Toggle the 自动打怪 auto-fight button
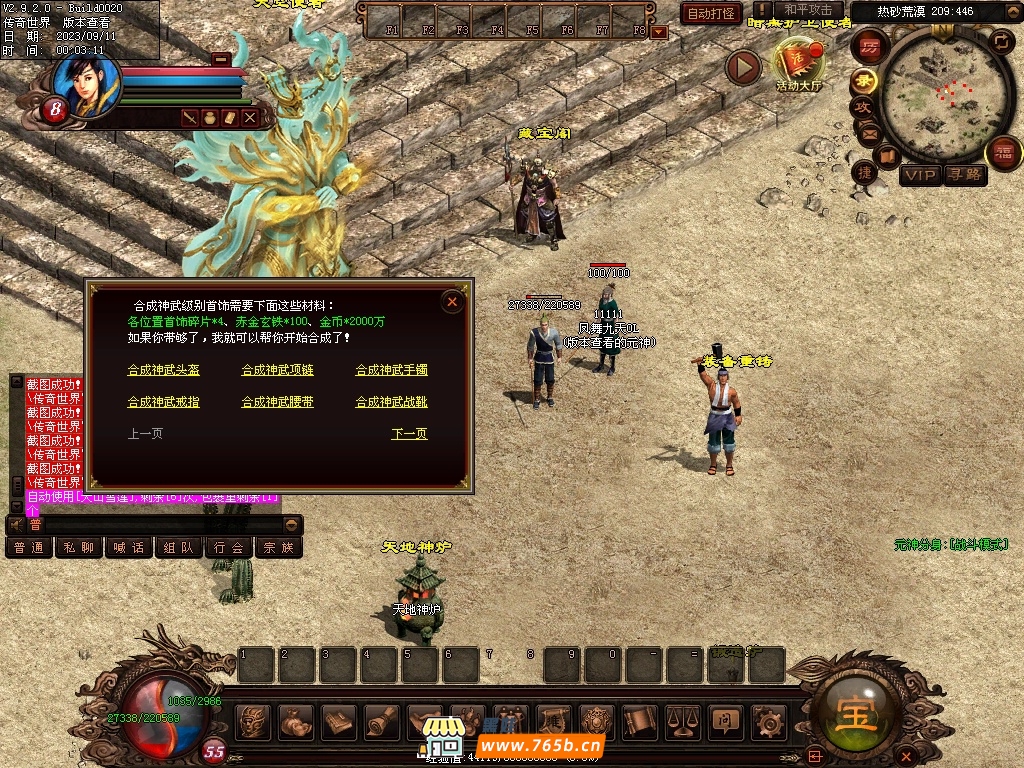Viewport: 1024px width, 768px height. 711,14
